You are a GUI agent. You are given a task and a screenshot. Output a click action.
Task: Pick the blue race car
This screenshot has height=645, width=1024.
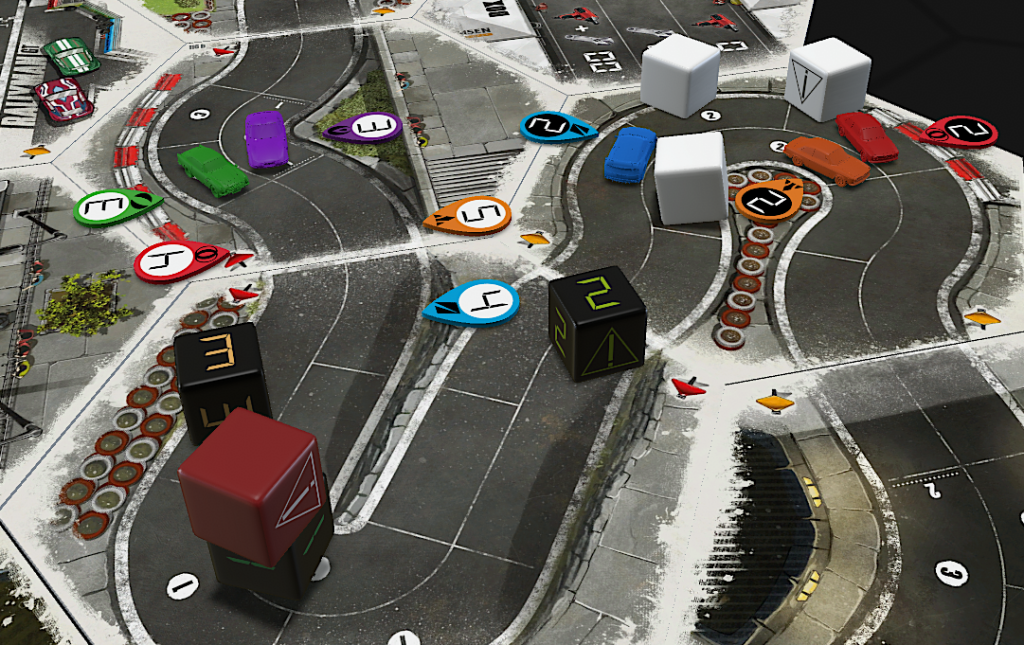(630, 154)
